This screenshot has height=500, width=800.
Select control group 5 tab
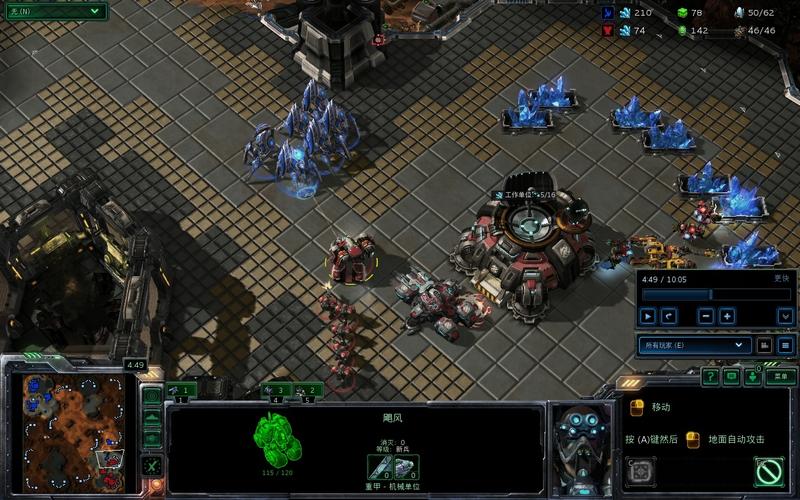308,391
